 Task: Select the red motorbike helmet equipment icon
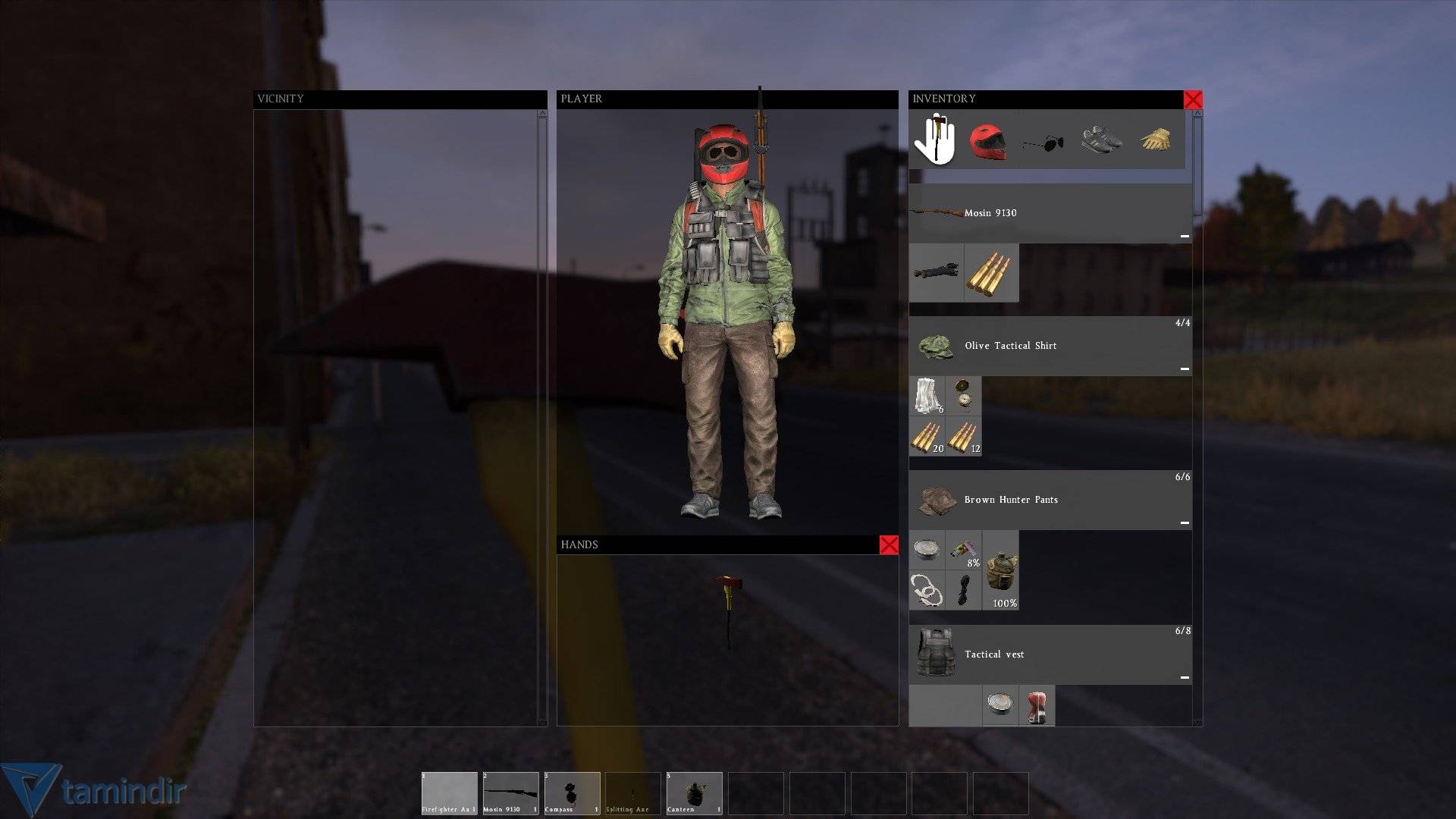click(x=987, y=141)
